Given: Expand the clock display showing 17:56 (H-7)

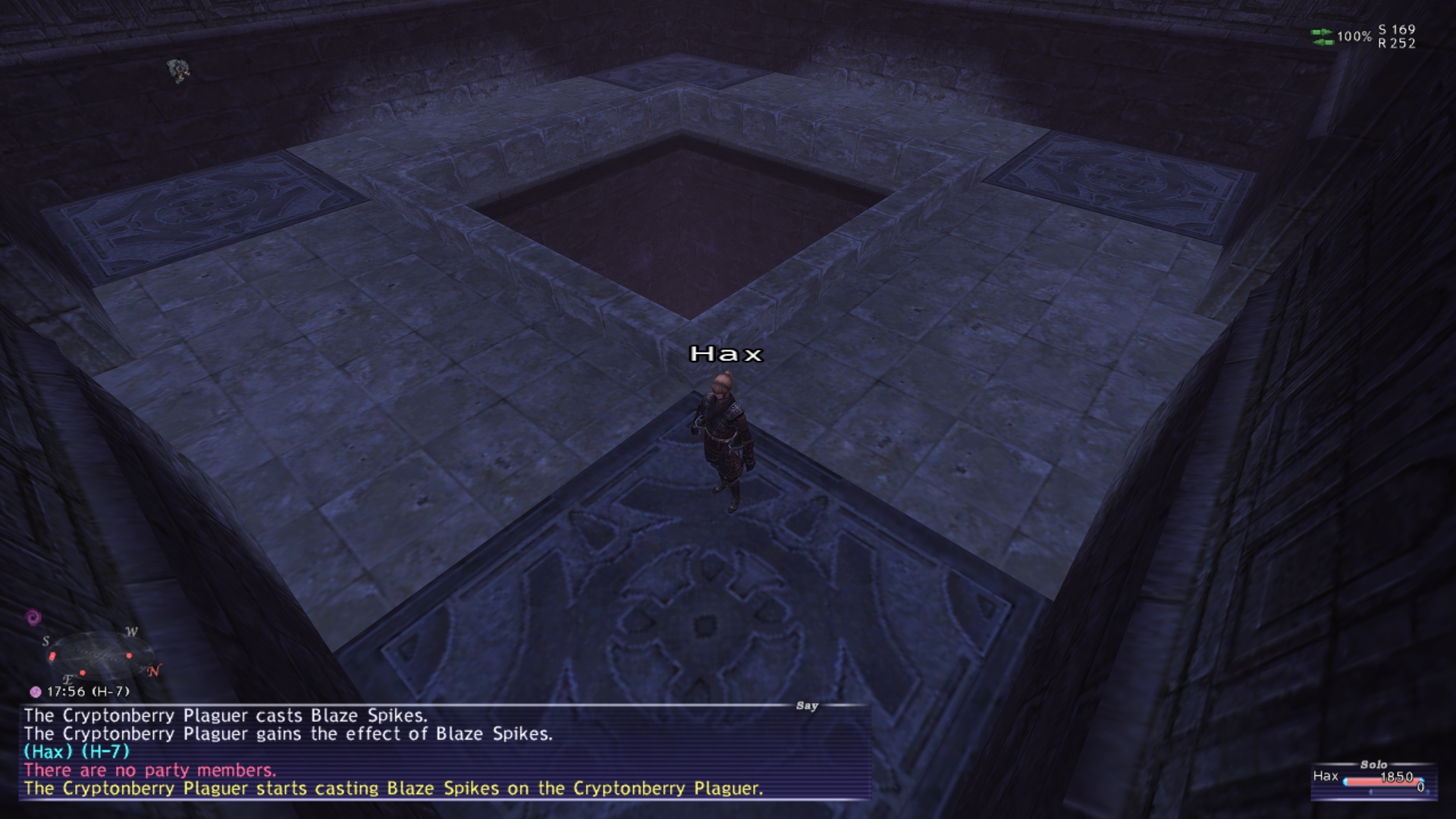Looking at the screenshot, I should pyautogui.click(x=88, y=691).
